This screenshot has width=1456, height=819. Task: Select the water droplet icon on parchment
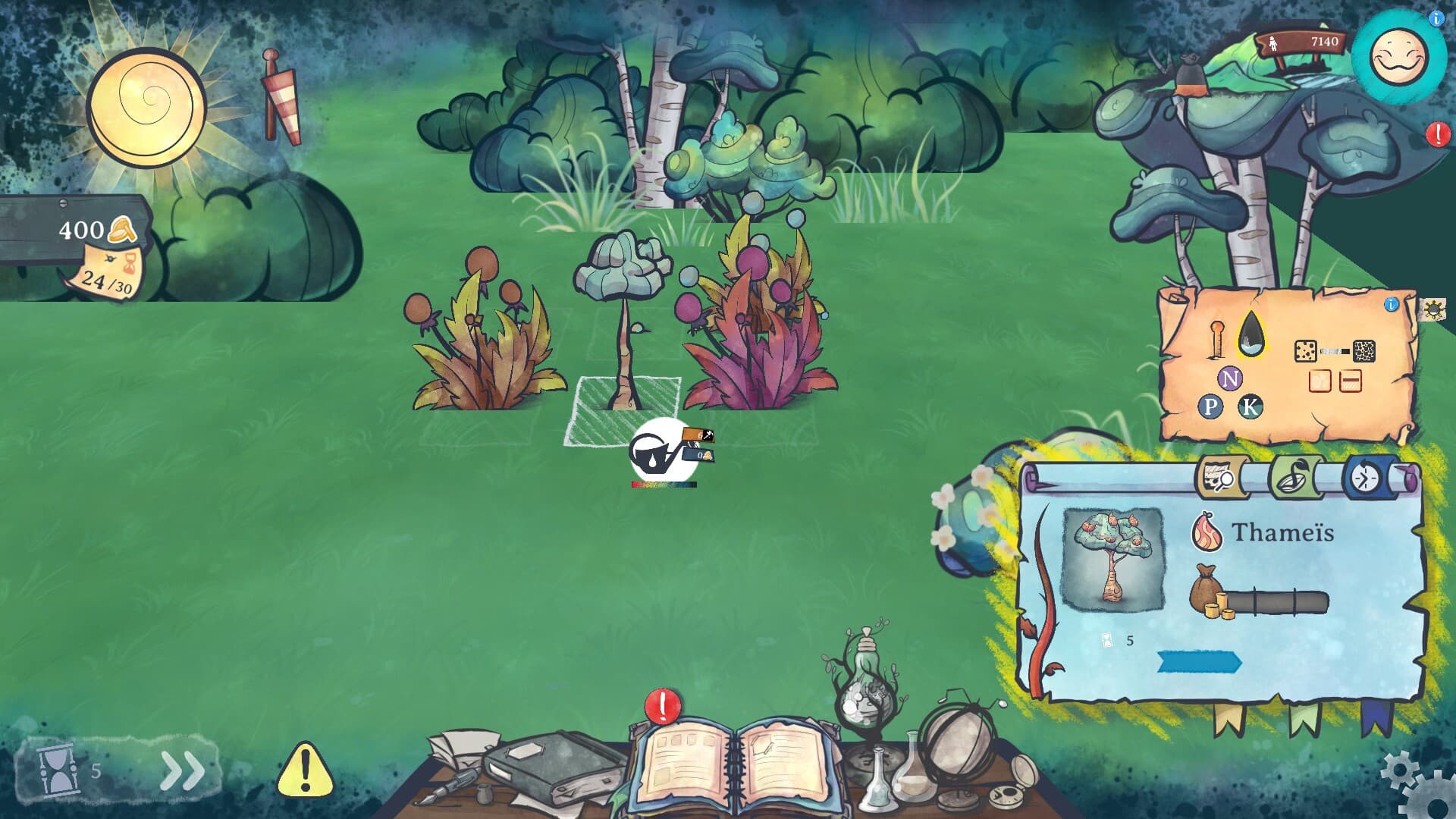click(x=1251, y=334)
